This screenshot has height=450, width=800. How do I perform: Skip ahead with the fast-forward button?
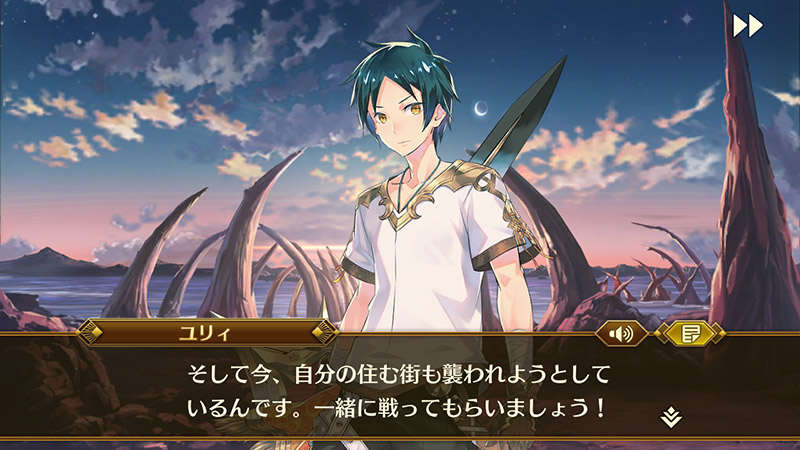tap(747, 25)
